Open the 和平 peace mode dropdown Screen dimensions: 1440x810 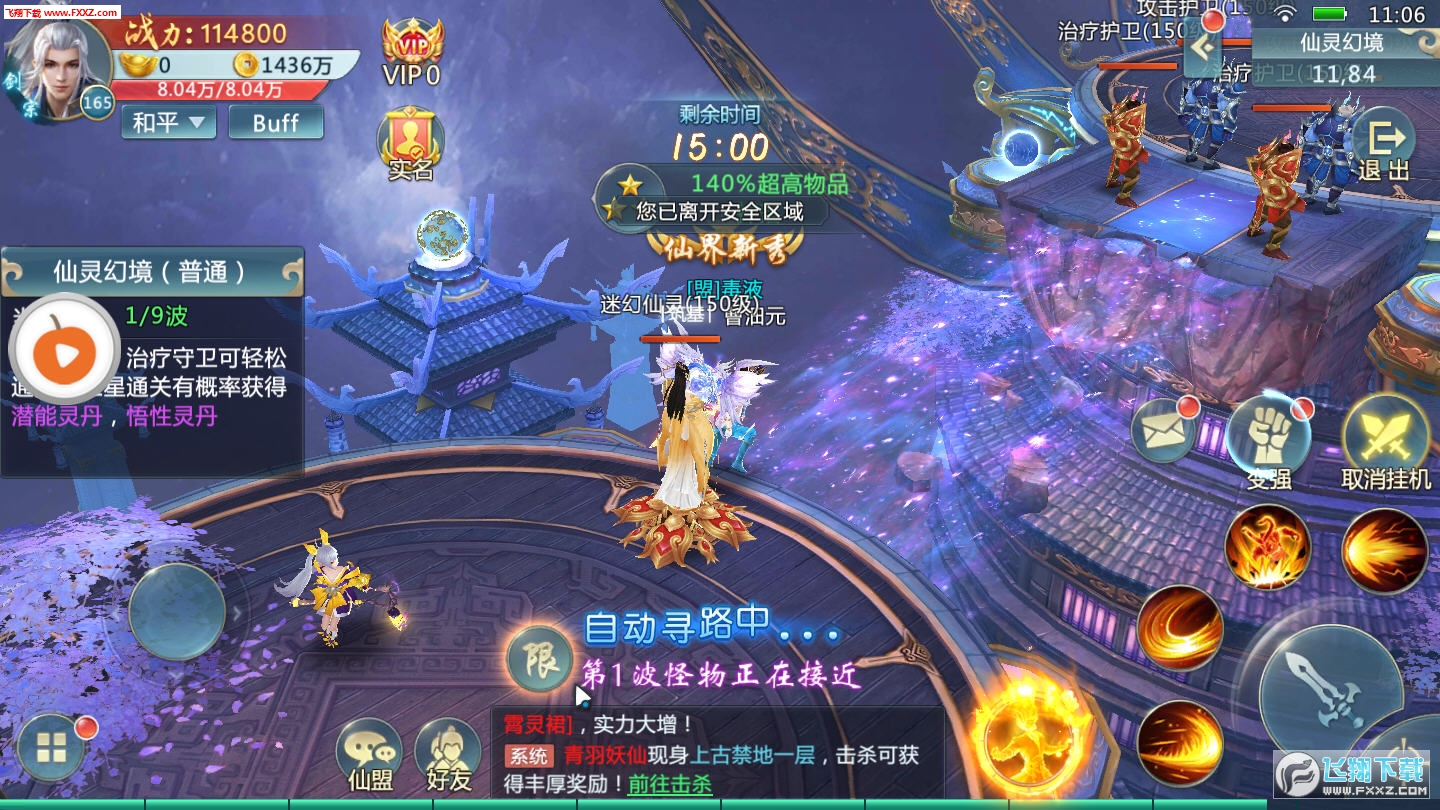click(167, 122)
